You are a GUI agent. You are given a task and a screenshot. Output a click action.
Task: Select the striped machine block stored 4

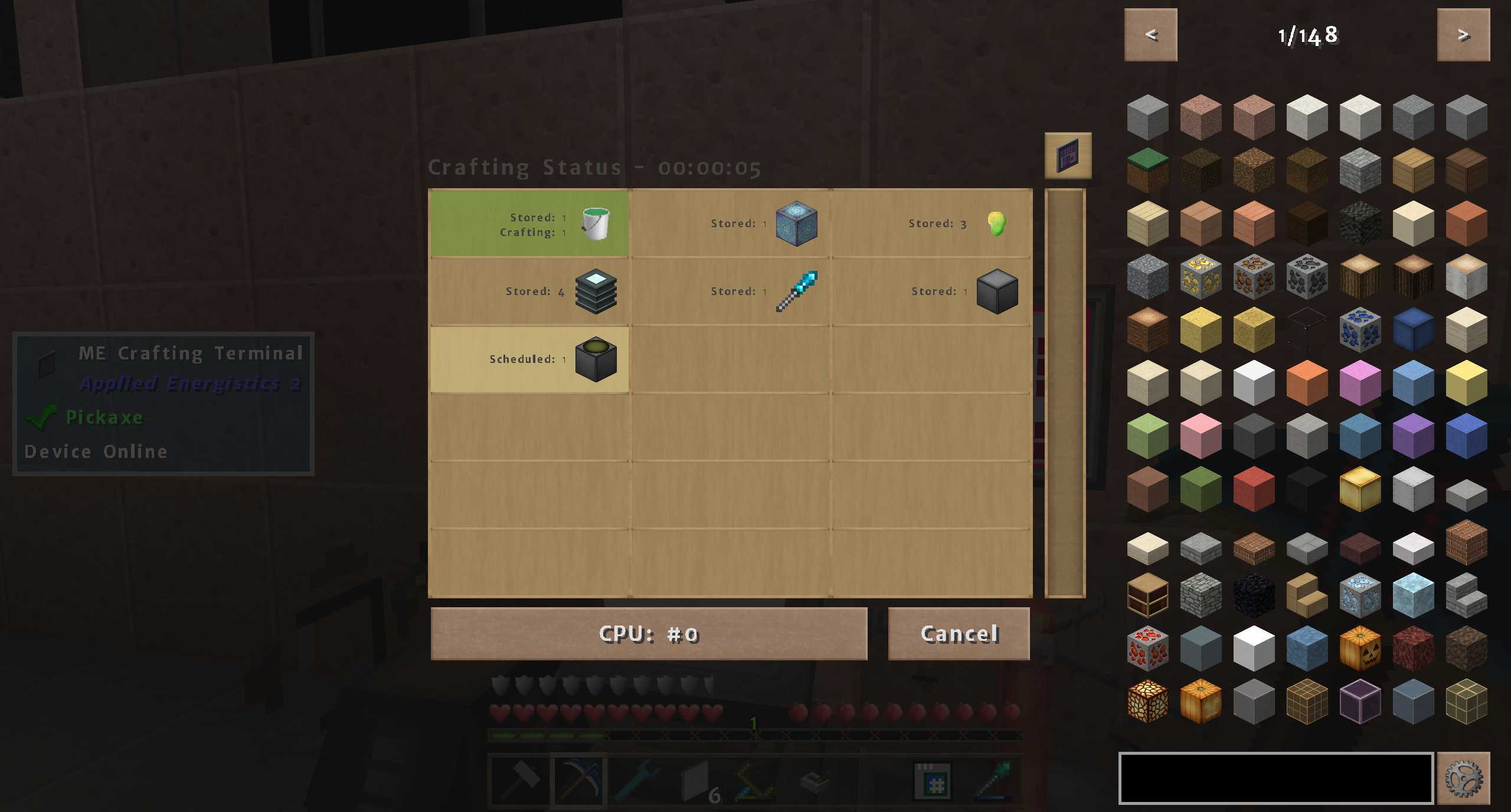(529, 292)
